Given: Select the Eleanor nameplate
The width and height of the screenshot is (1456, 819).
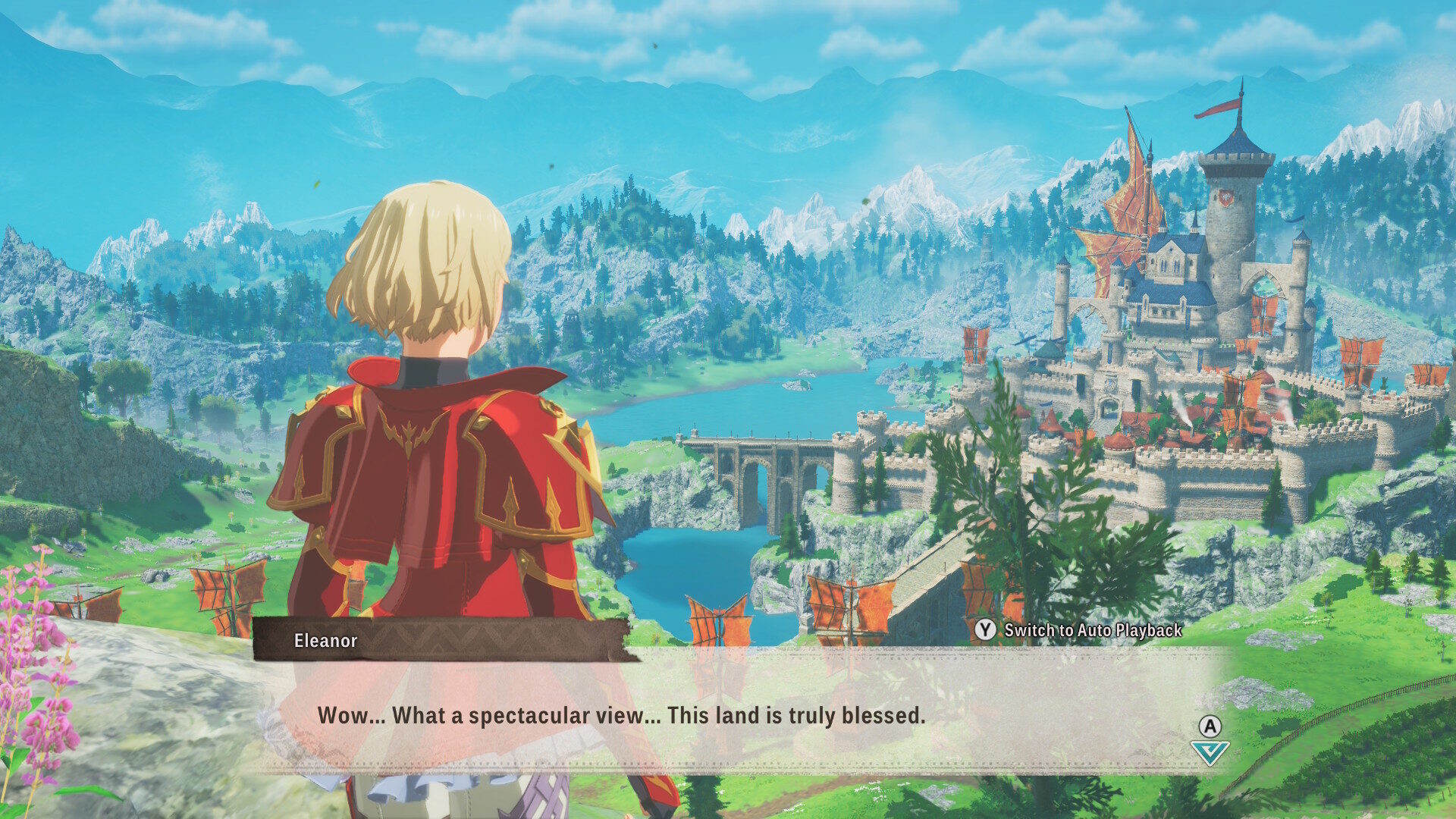Looking at the screenshot, I should tap(326, 641).
